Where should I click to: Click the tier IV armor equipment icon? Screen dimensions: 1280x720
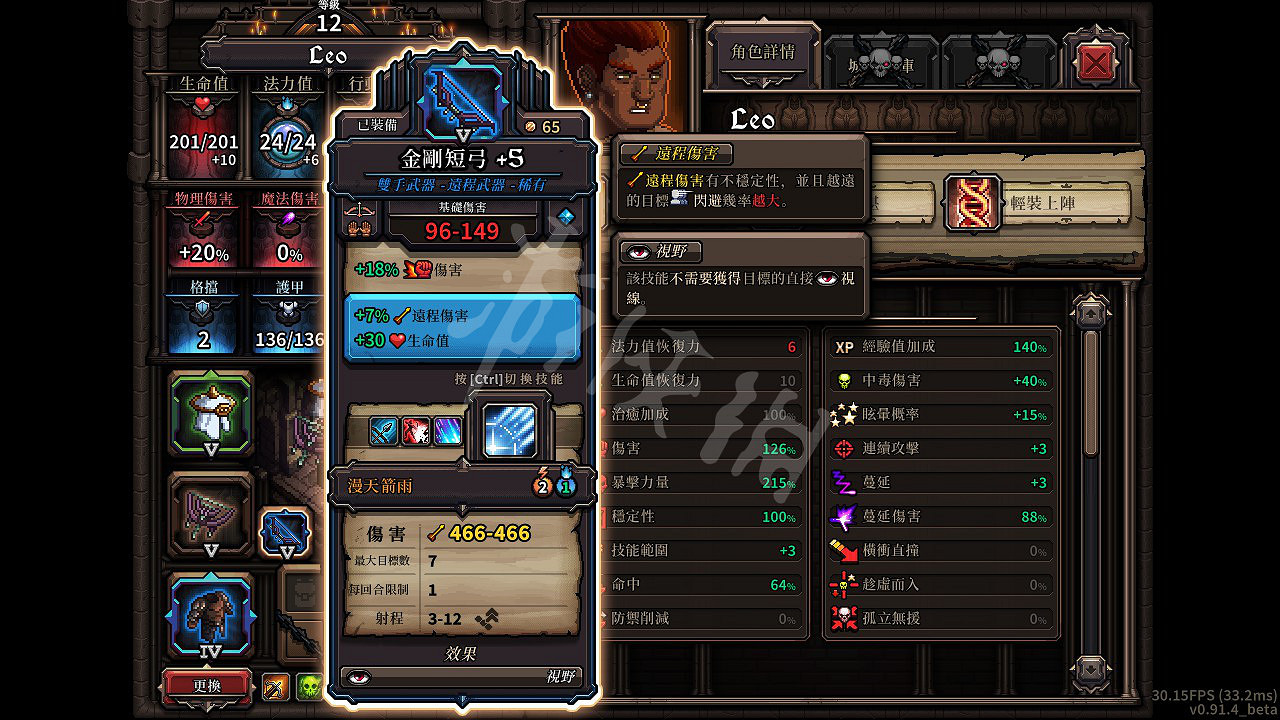click(x=210, y=615)
